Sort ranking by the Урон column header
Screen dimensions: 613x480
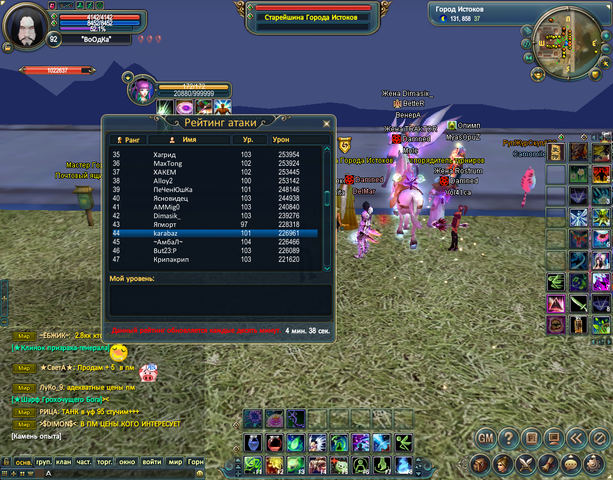[x=281, y=140]
